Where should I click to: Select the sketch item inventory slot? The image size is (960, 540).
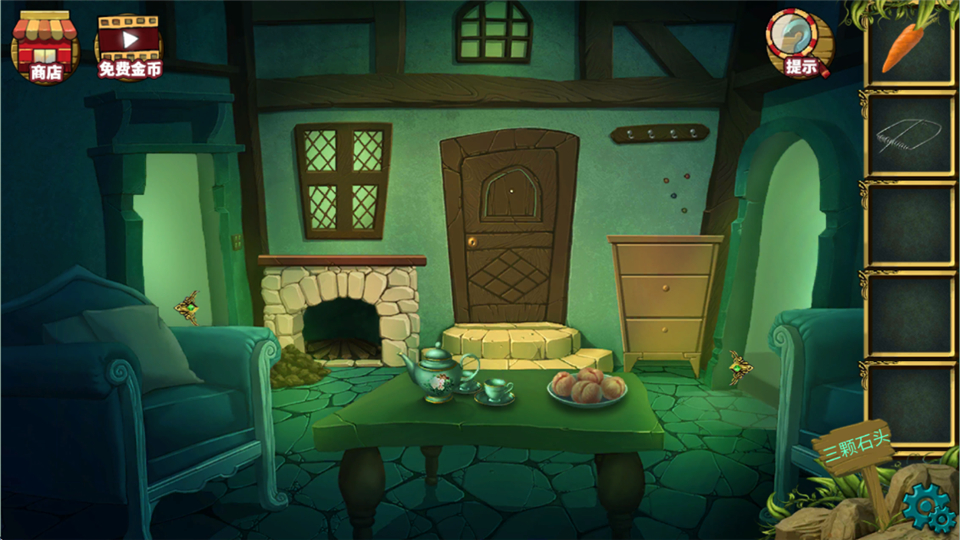point(908,134)
